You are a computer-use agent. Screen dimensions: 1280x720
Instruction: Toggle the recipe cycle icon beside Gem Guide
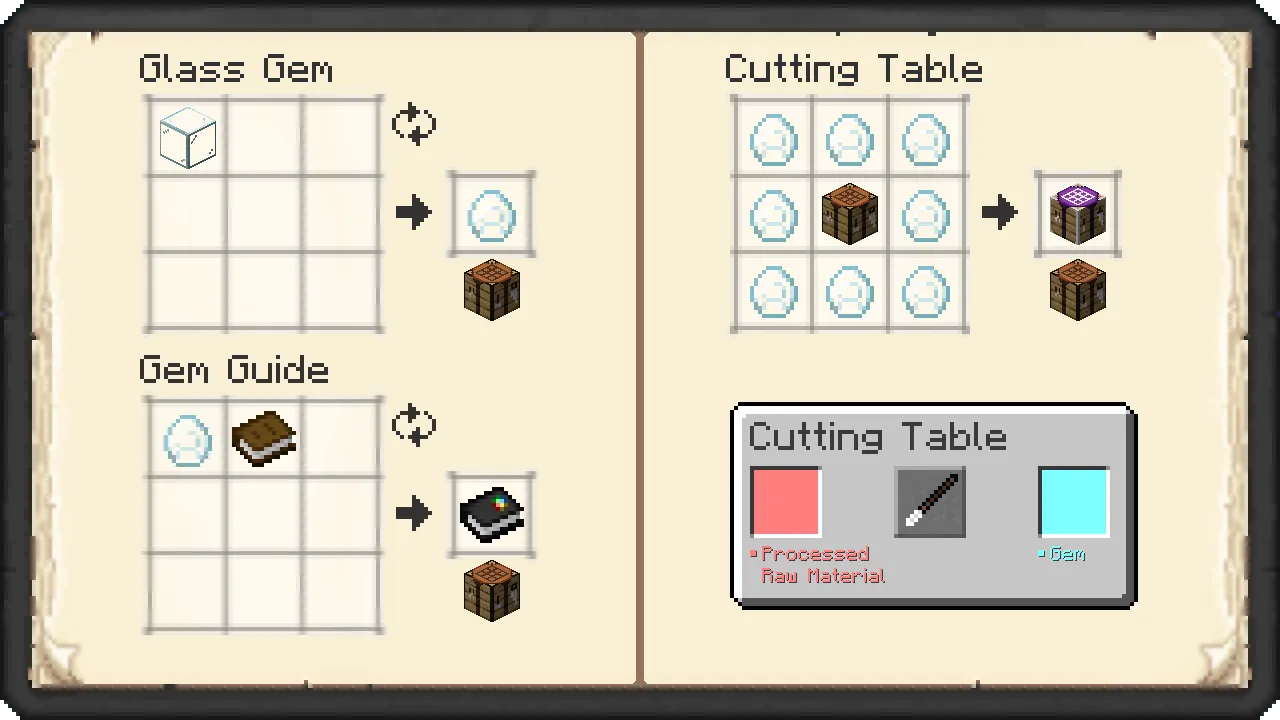pos(414,425)
